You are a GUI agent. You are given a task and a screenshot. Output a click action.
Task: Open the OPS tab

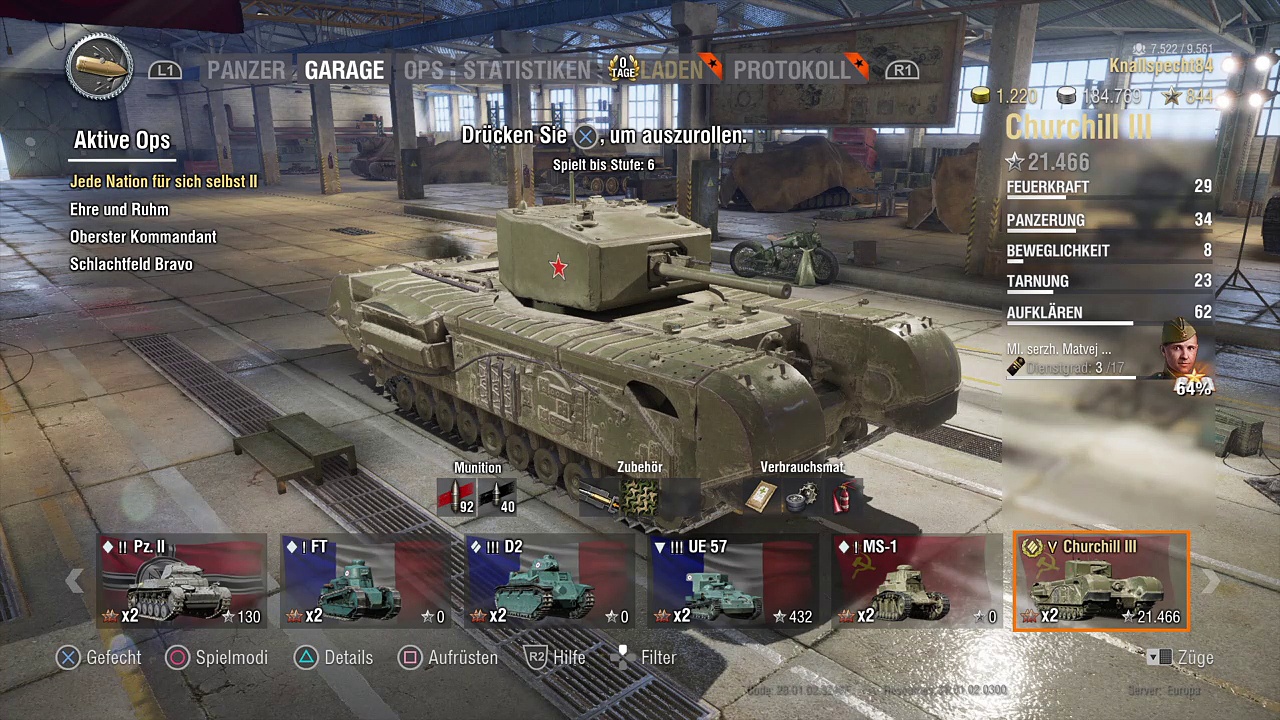click(423, 70)
